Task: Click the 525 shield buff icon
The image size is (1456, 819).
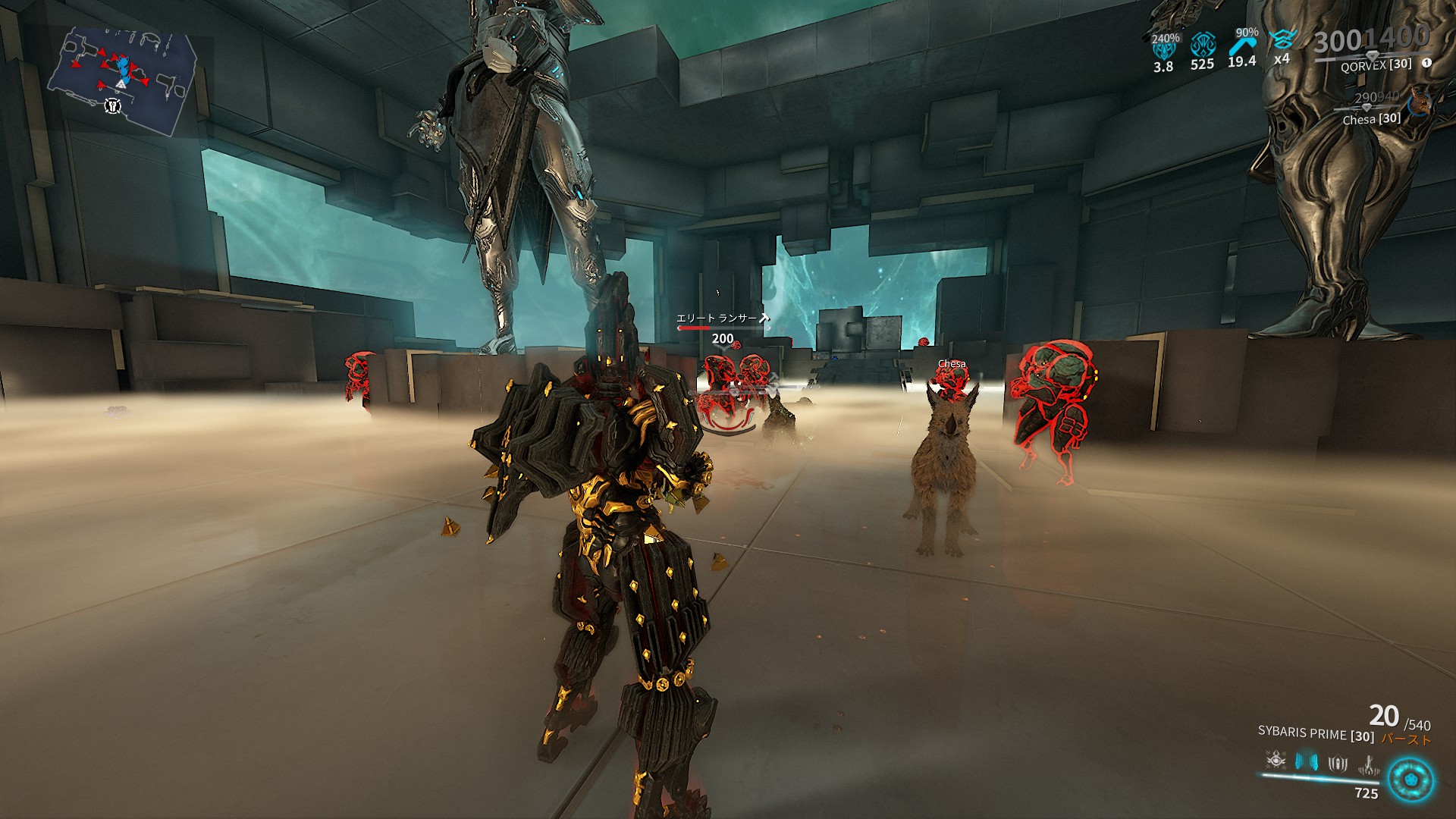Action: [1203, 44]
